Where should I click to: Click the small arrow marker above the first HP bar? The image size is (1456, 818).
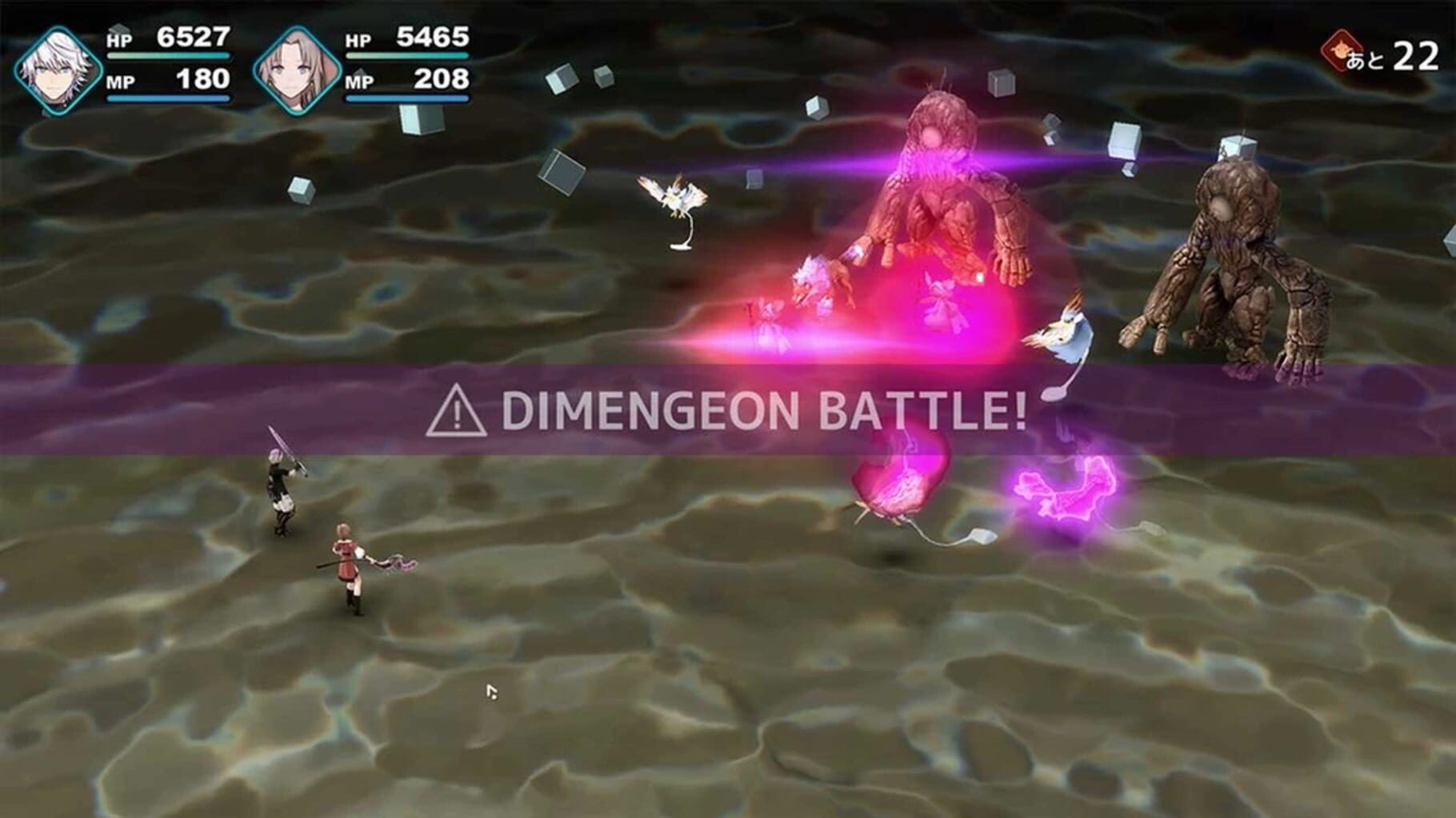point(118,27)
